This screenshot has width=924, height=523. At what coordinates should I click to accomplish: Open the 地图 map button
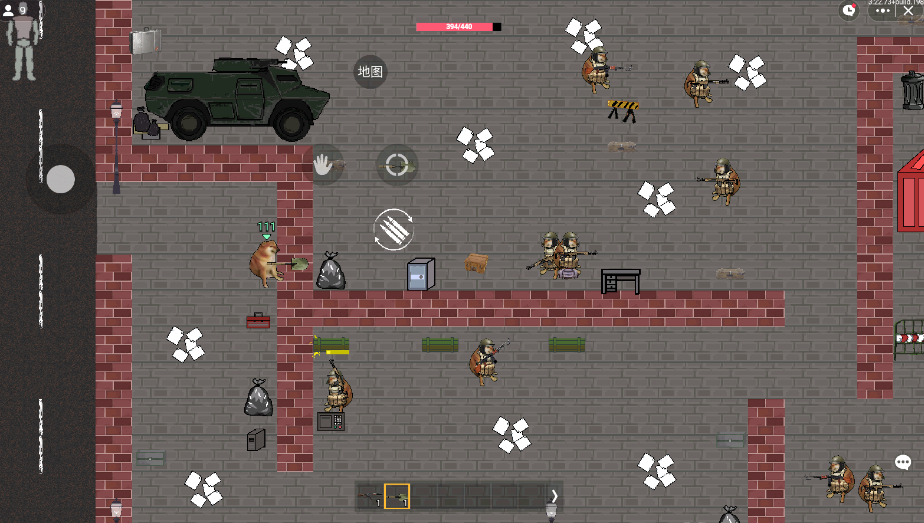(x=370, y=72)
